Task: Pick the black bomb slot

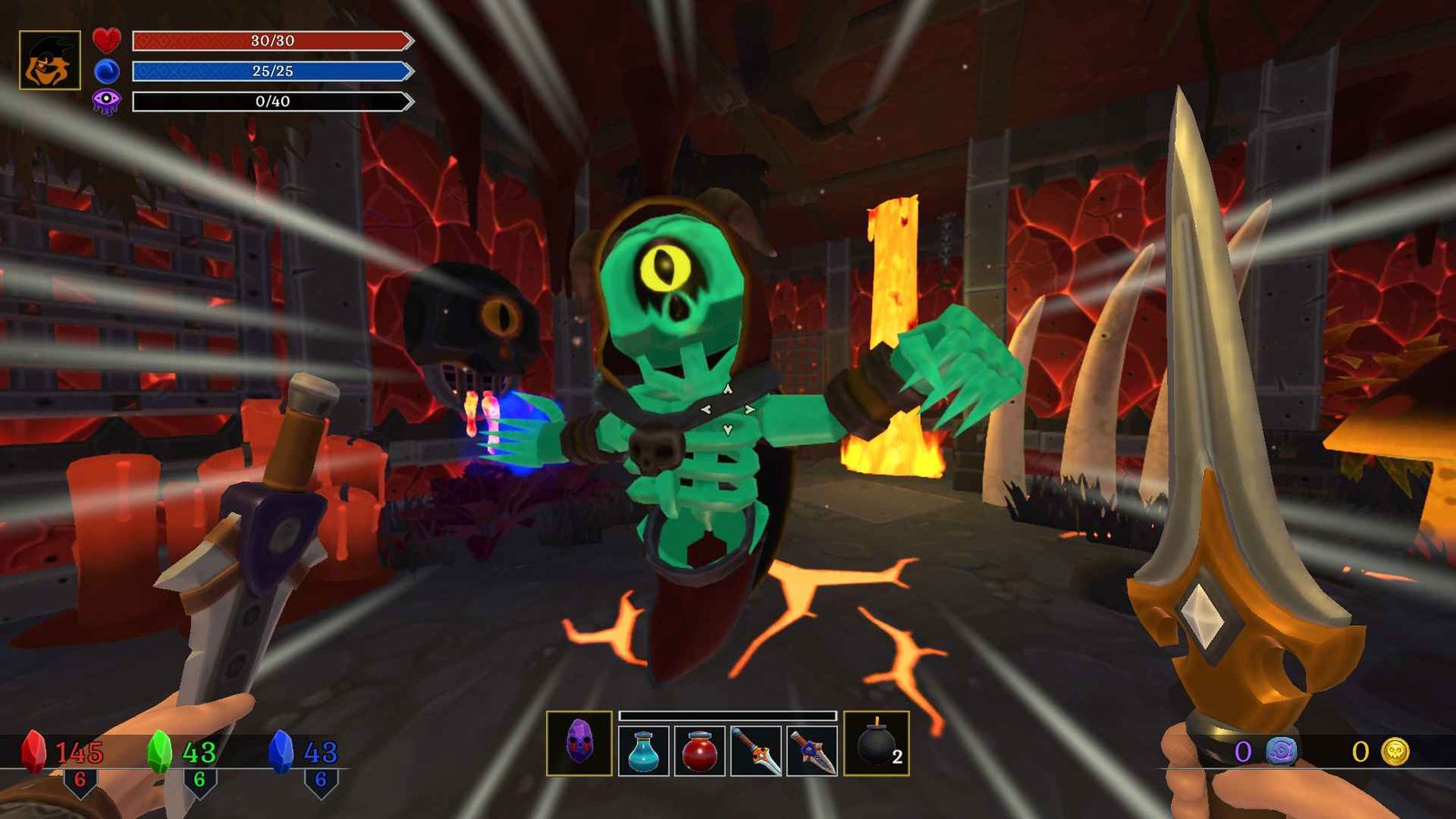Action: coord(875,743)
